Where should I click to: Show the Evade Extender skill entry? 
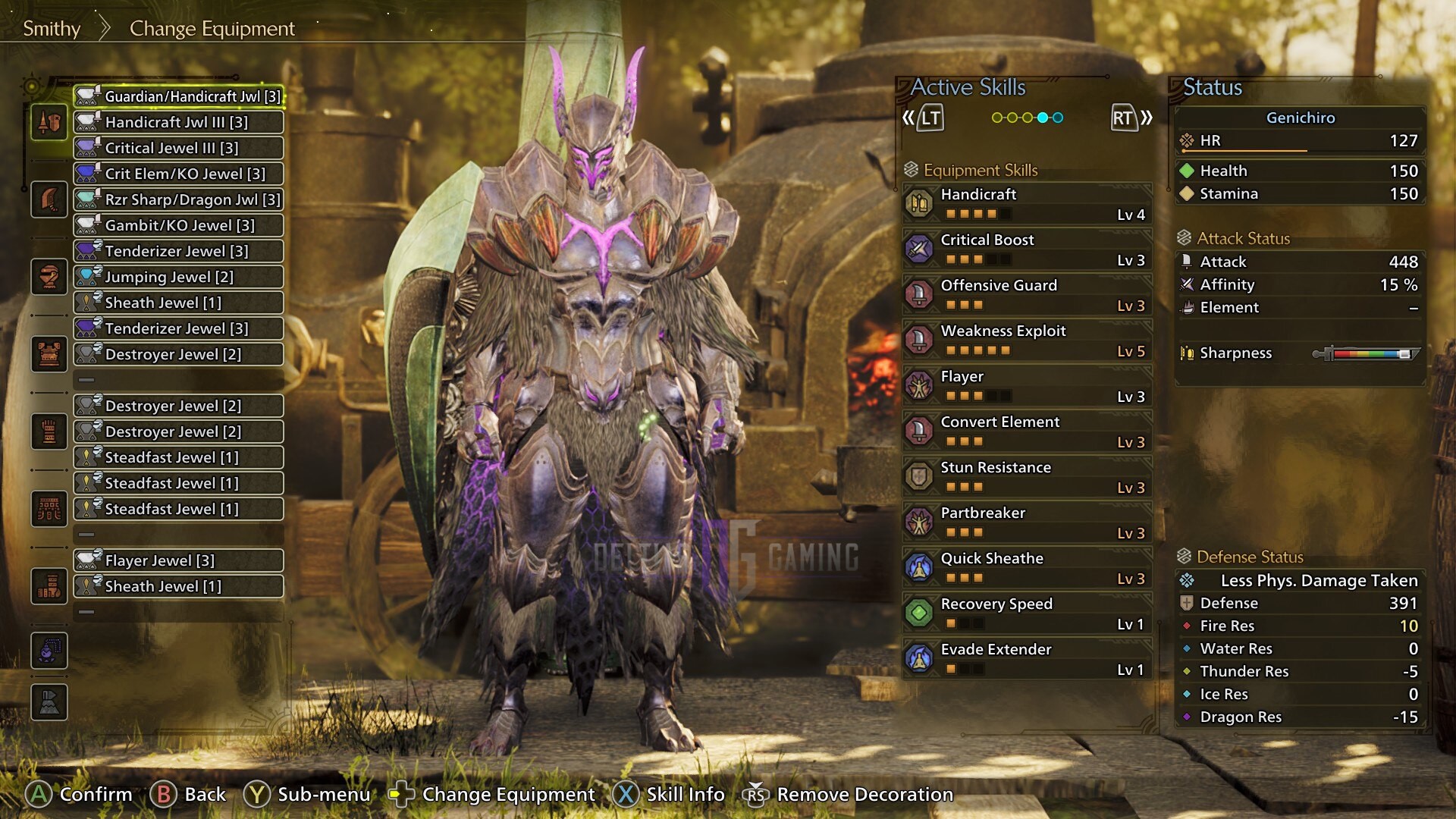click(1028, 658)
